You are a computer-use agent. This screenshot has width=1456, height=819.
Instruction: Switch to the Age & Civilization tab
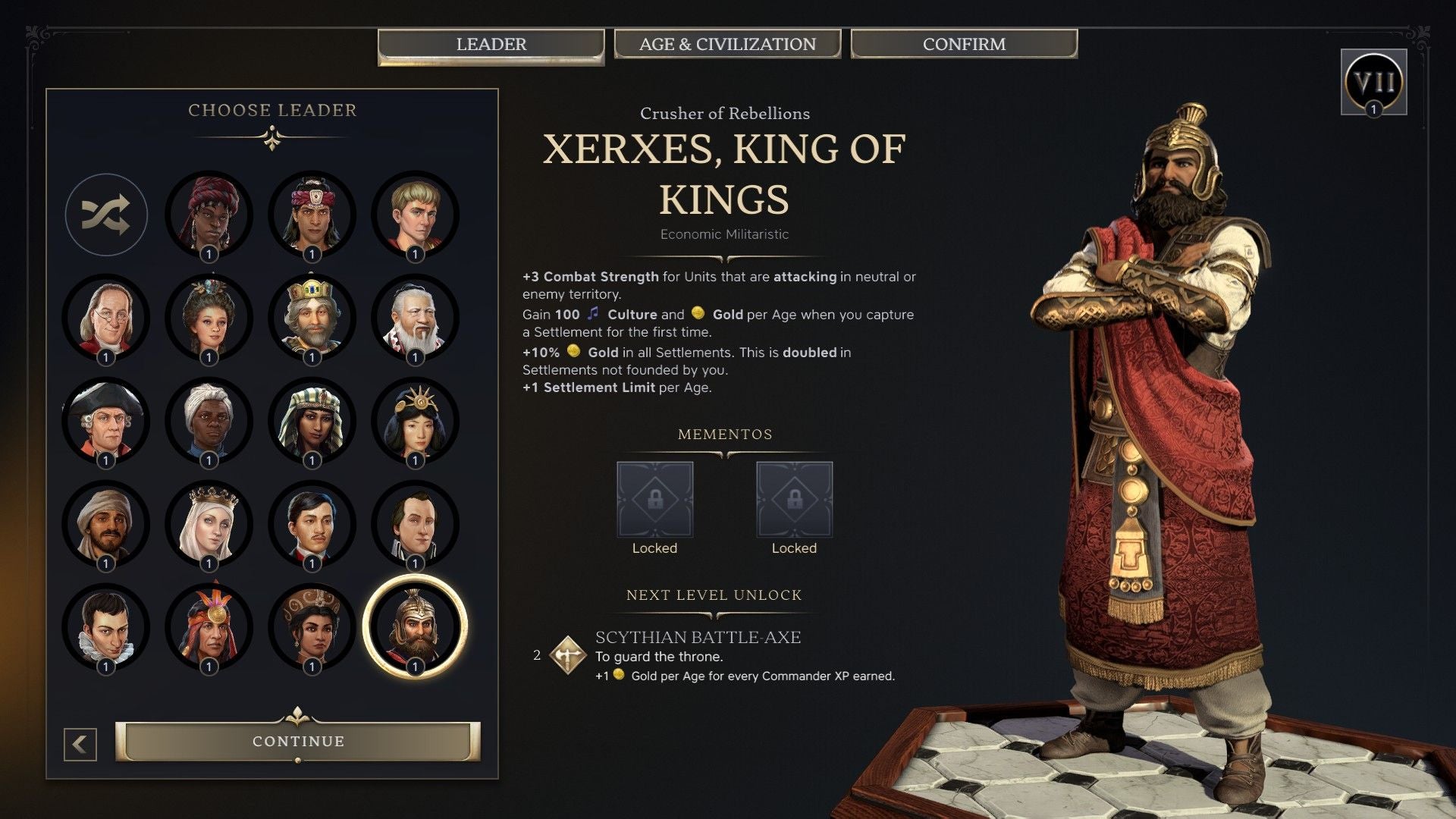point(728,44)
